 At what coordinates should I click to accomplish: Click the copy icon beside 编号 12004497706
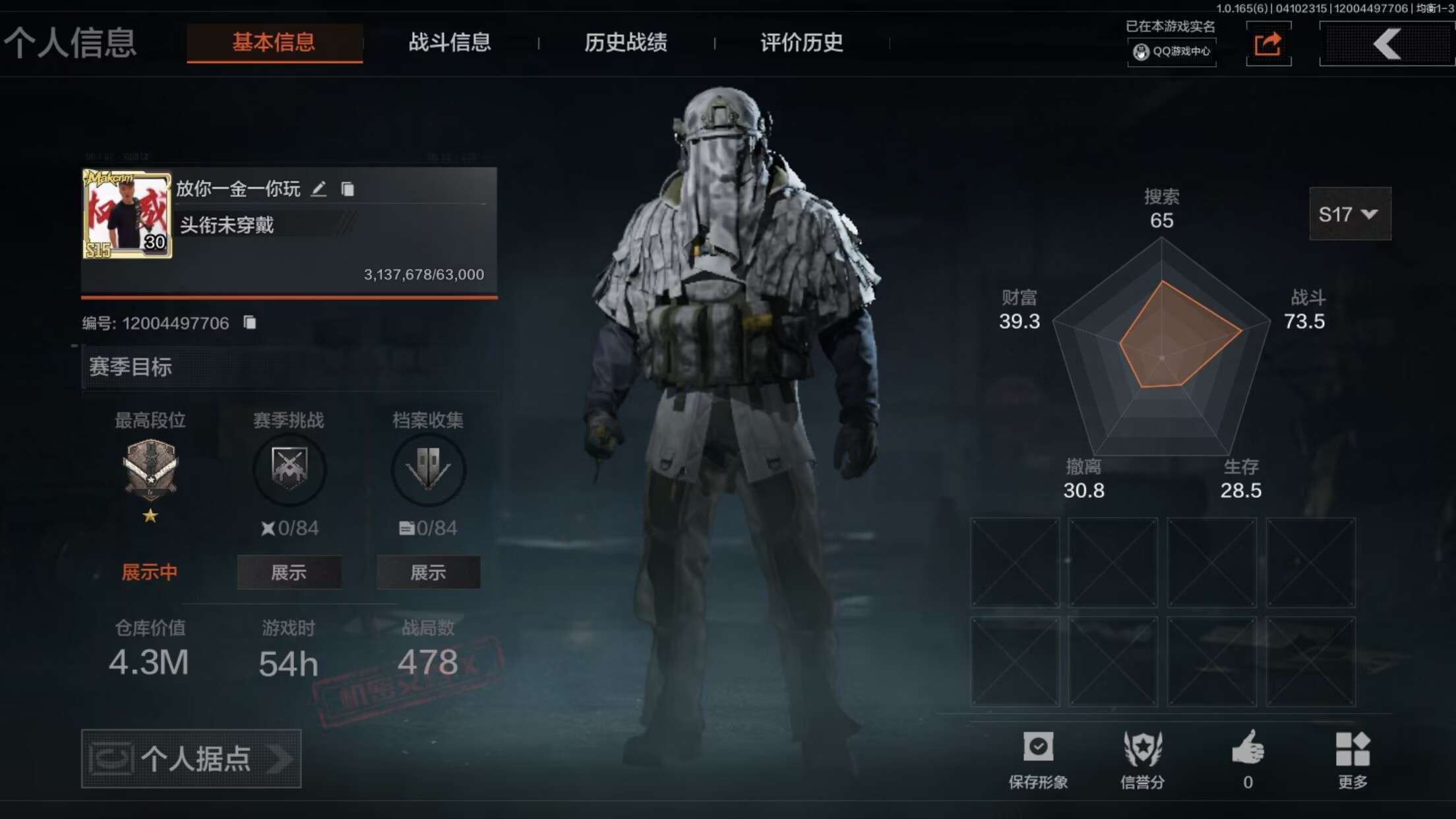[x=249, y=322]
